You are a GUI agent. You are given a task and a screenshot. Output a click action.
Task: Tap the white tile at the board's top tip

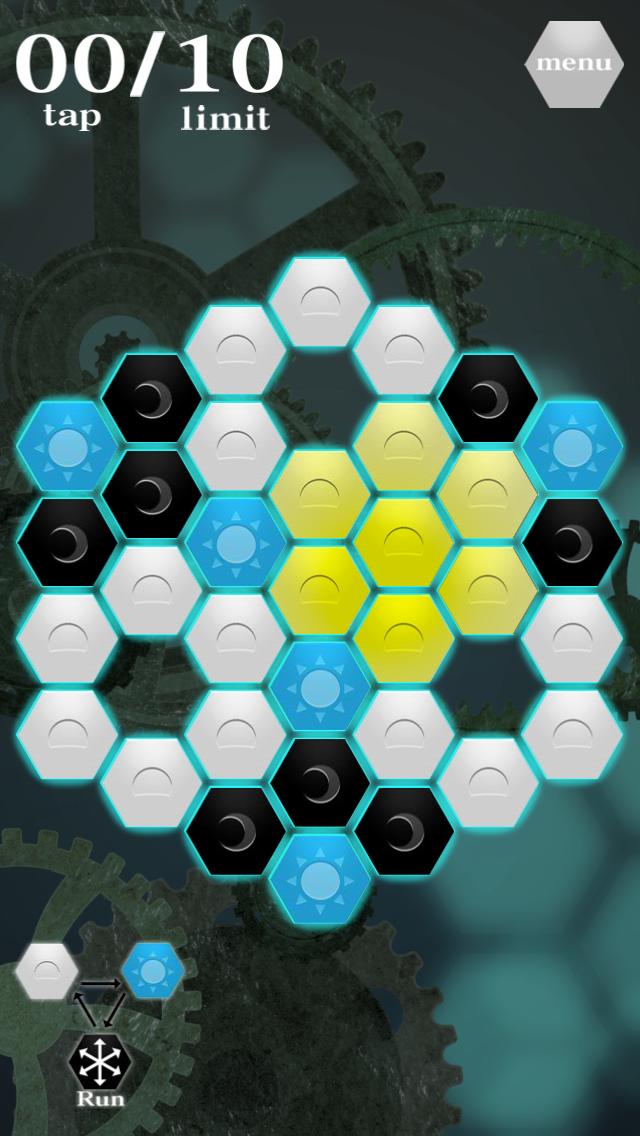coord(320,303)
